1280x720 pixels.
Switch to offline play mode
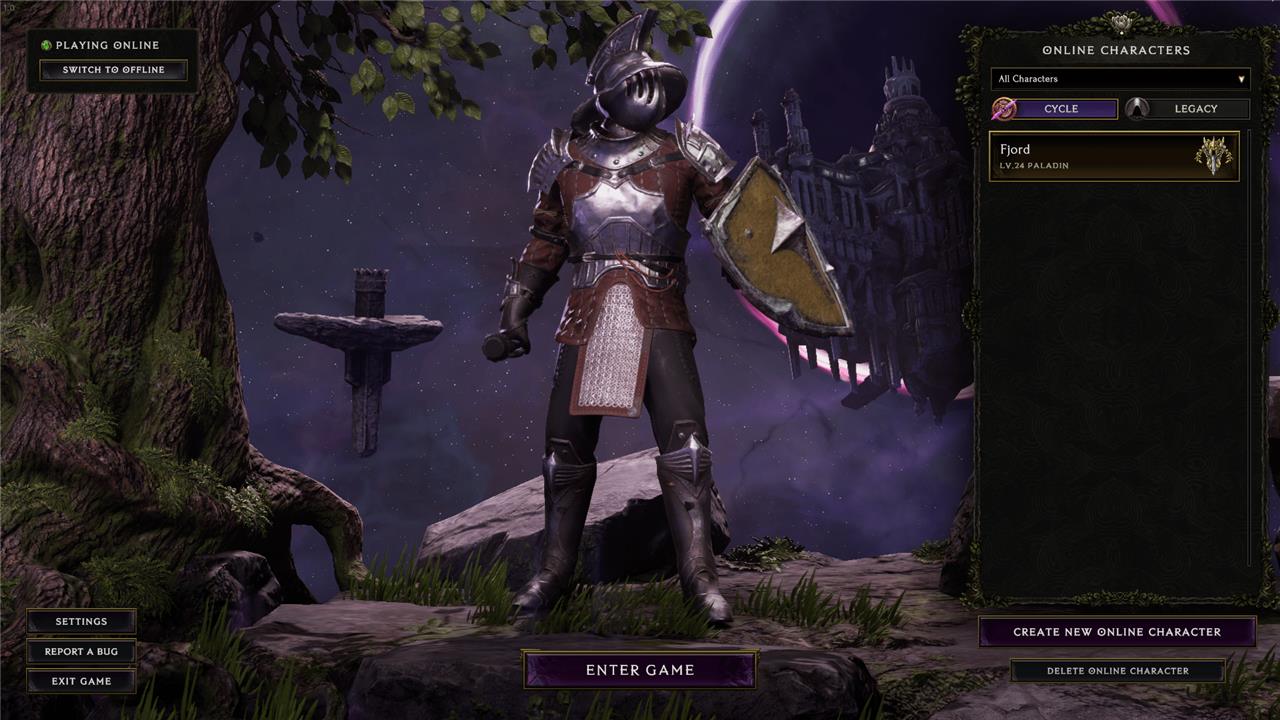coord(113,70)
